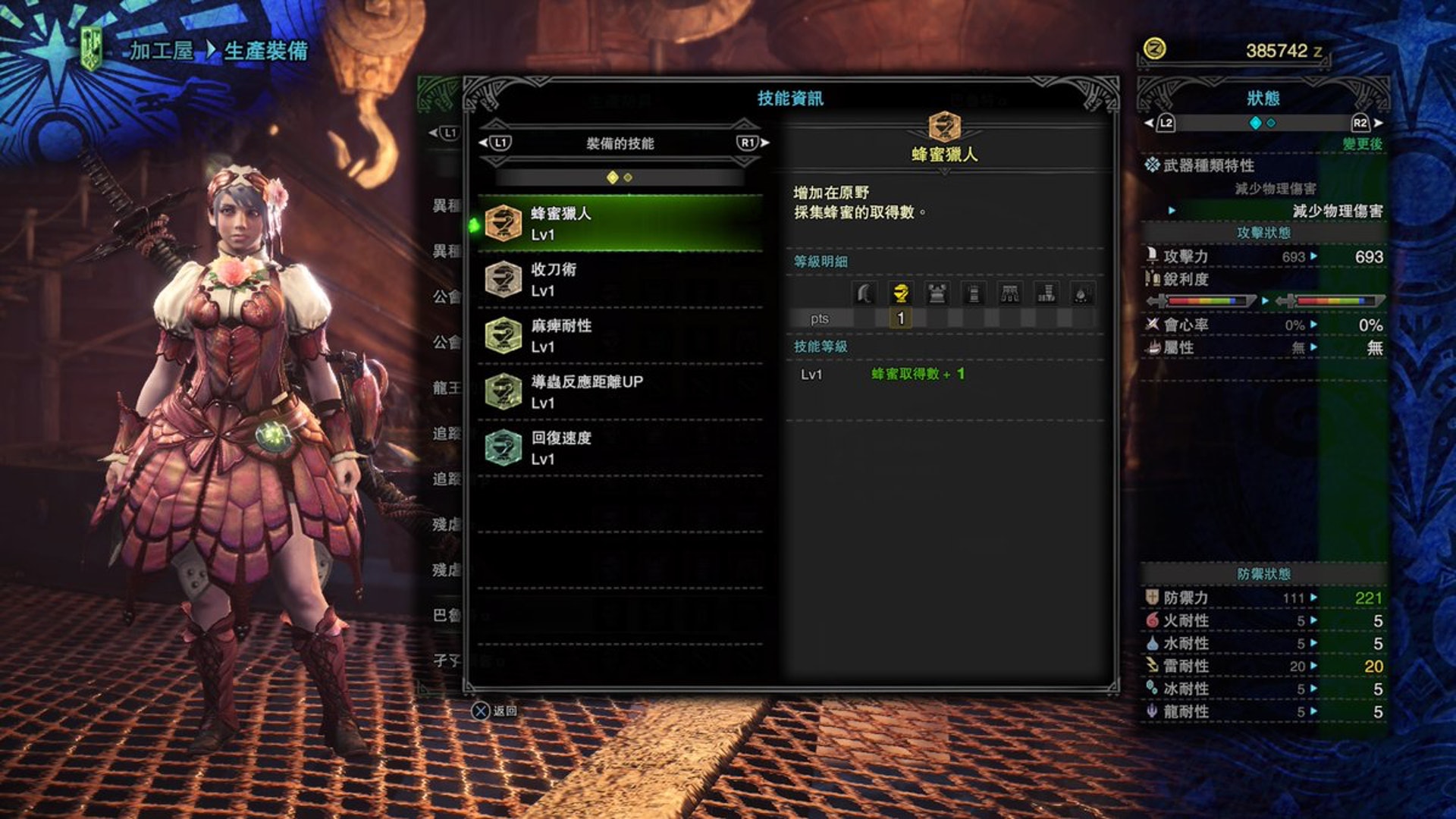This screenshot has height=819, width=1456.
Task: Expand the 導蟲反應距離UP skill entry
Action: coord(501,391)
